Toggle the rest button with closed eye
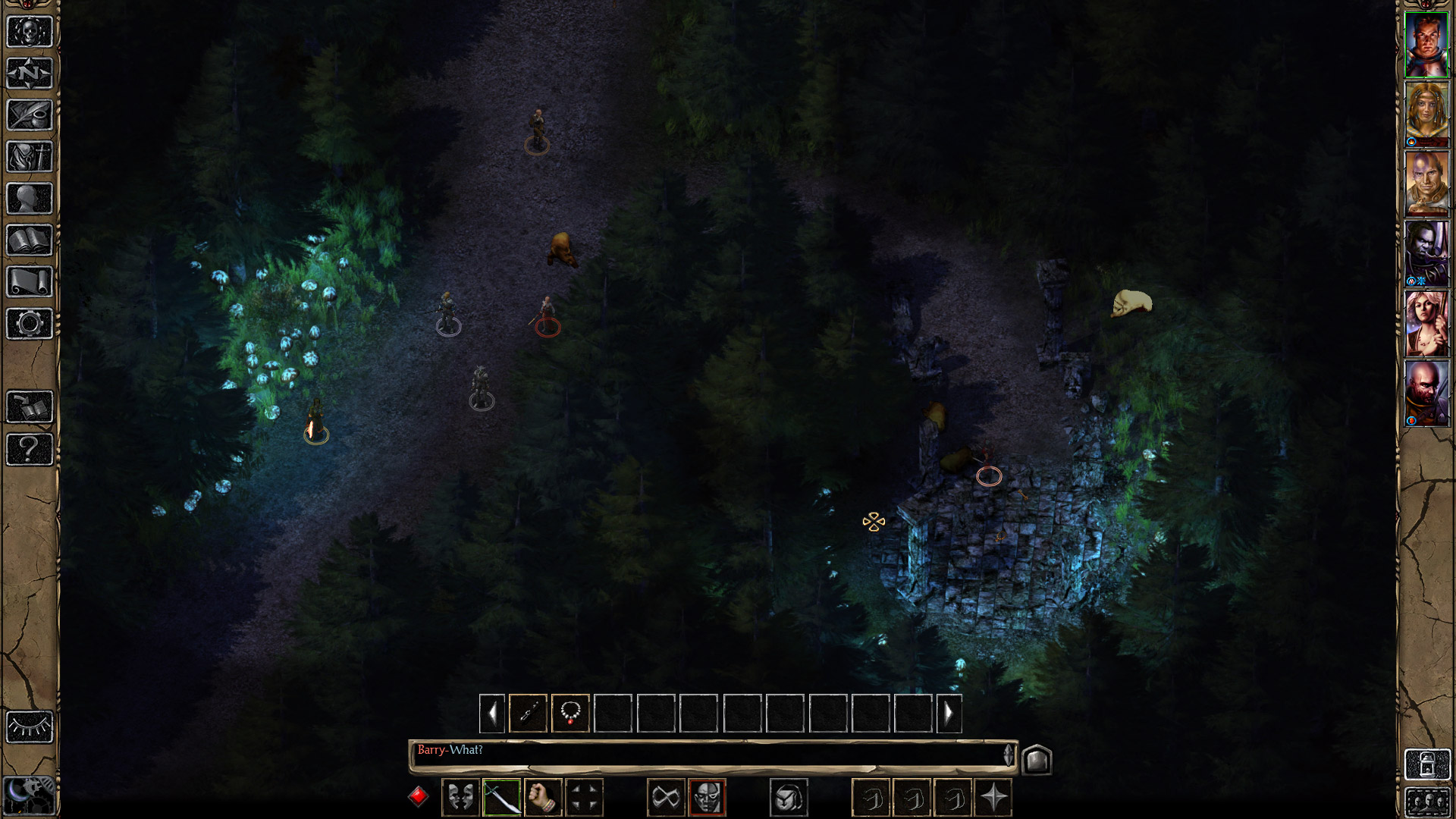 pyautogui.click(x=30, y=727)
